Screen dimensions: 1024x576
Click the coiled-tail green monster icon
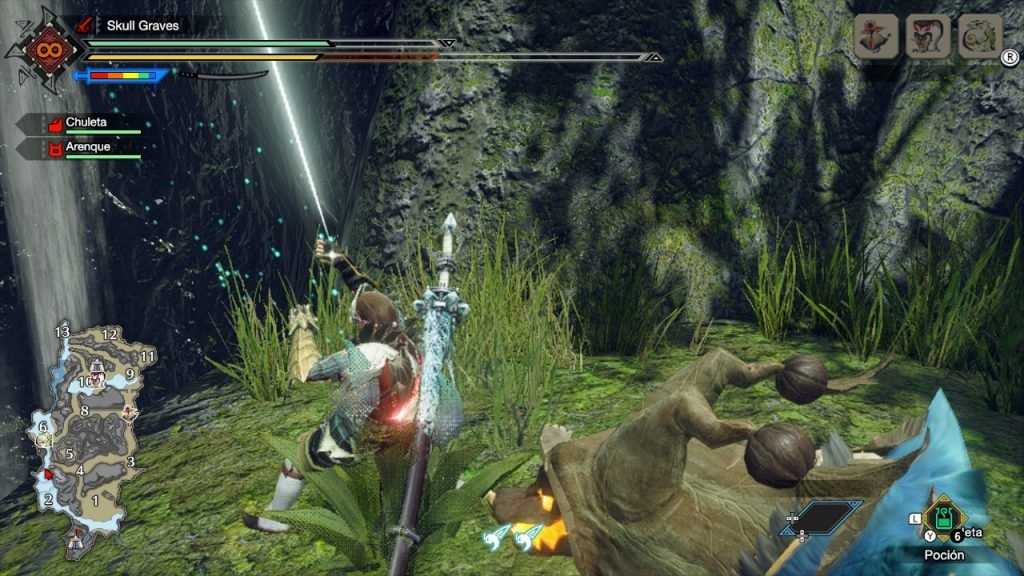[x=980, y=36]
